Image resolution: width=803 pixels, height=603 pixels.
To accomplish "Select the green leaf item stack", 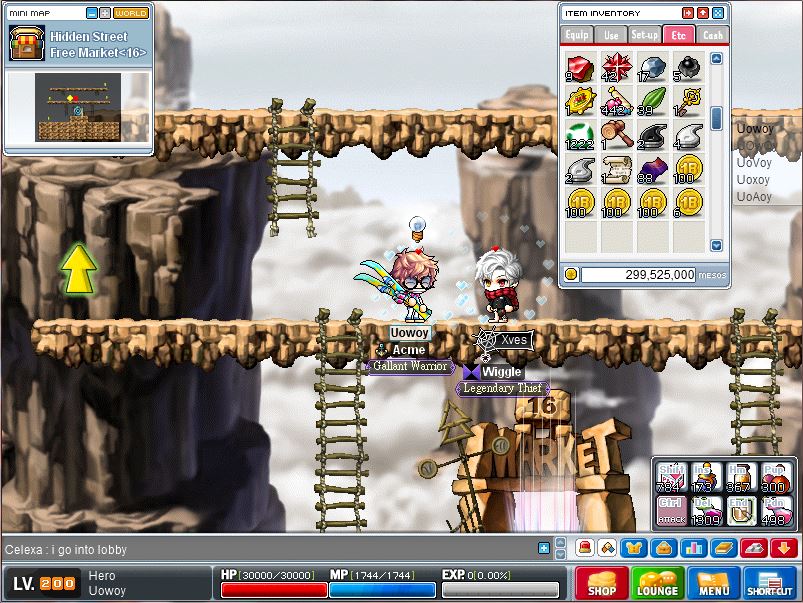I will coord(649,101).
